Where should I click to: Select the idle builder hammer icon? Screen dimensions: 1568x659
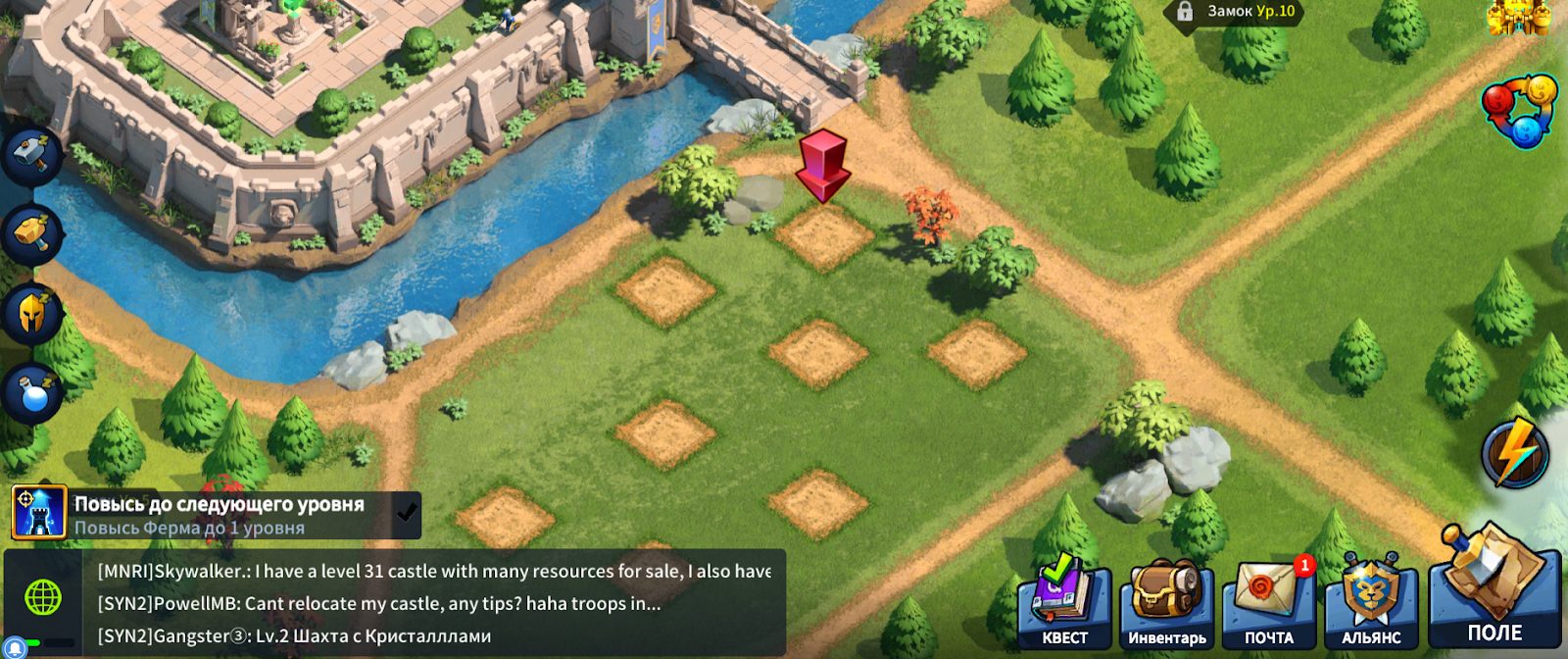pyautogui.click(x=34, y=154)
